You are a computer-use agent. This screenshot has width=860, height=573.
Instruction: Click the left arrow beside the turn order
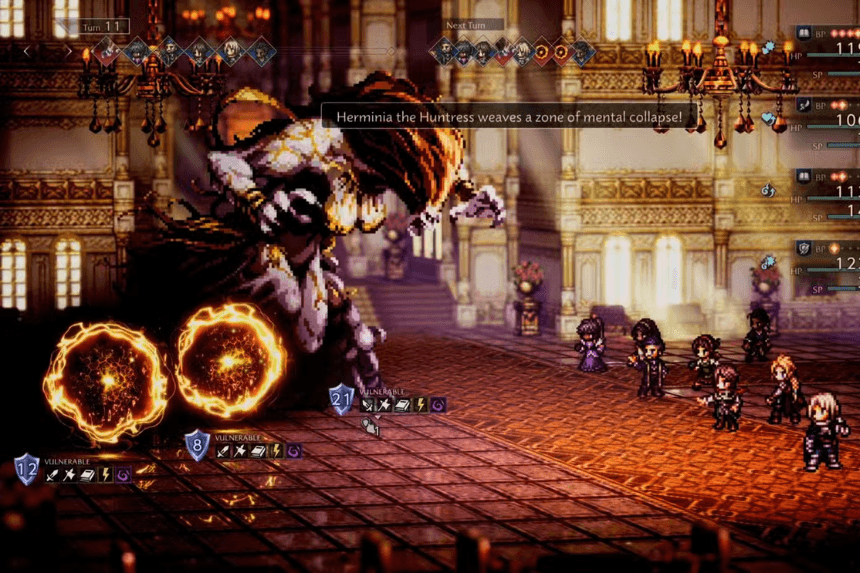point(27,50)
